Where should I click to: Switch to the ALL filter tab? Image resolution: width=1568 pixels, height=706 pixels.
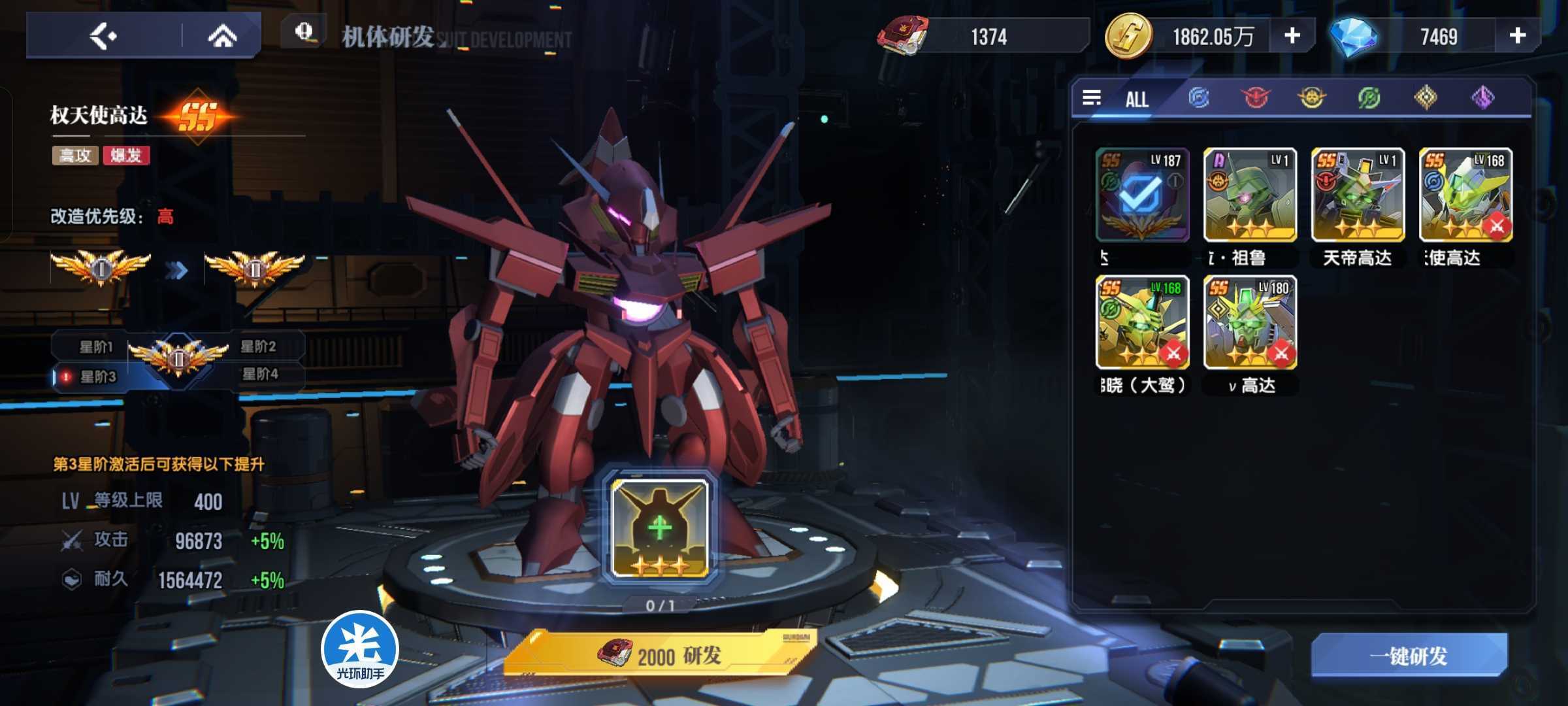click(x=1137, y=99)
